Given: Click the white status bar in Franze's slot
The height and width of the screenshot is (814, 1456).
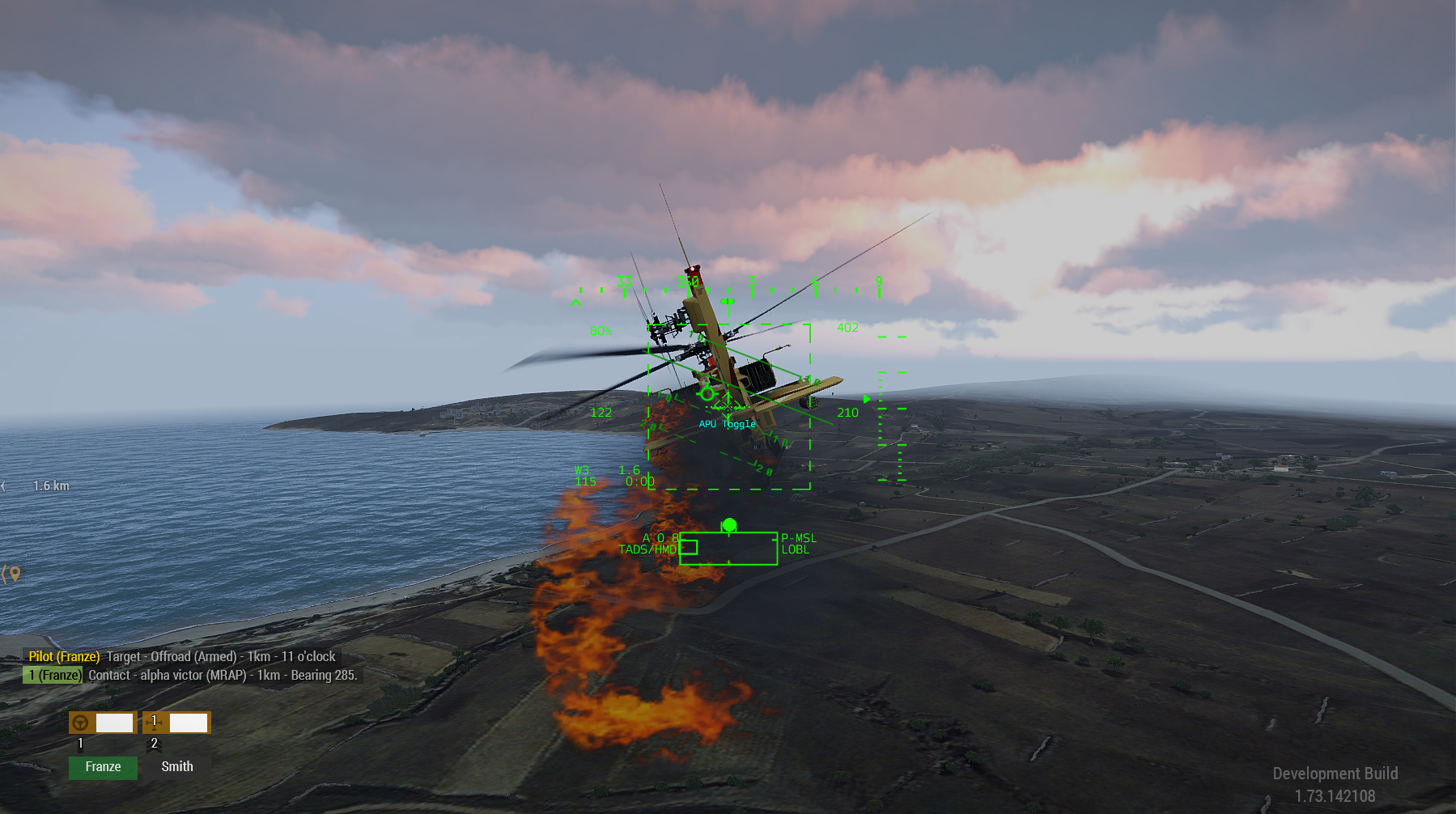Looking at the screenshot, I should (x=115, y=722).
